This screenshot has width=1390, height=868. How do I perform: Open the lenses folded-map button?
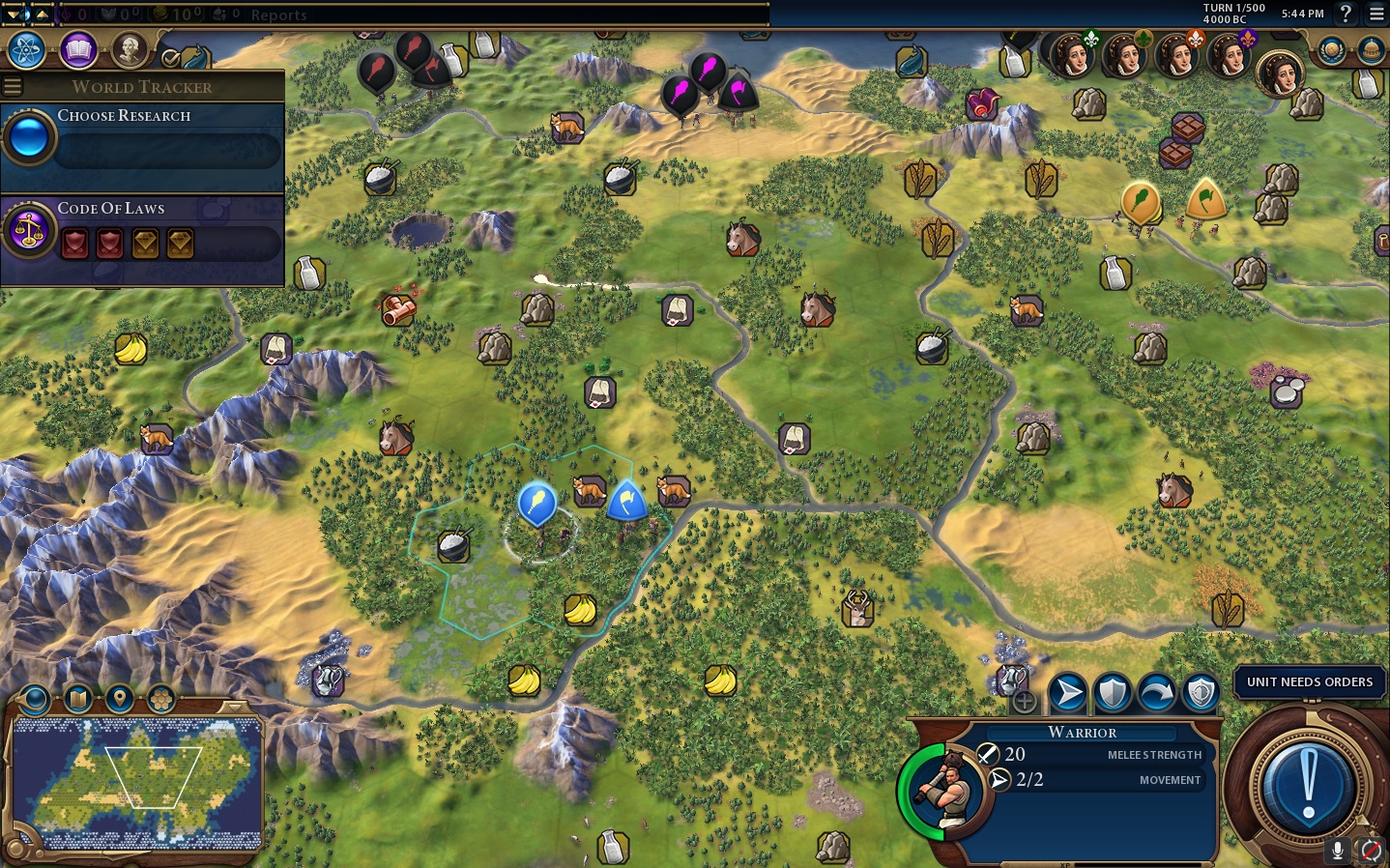point(77,698)
